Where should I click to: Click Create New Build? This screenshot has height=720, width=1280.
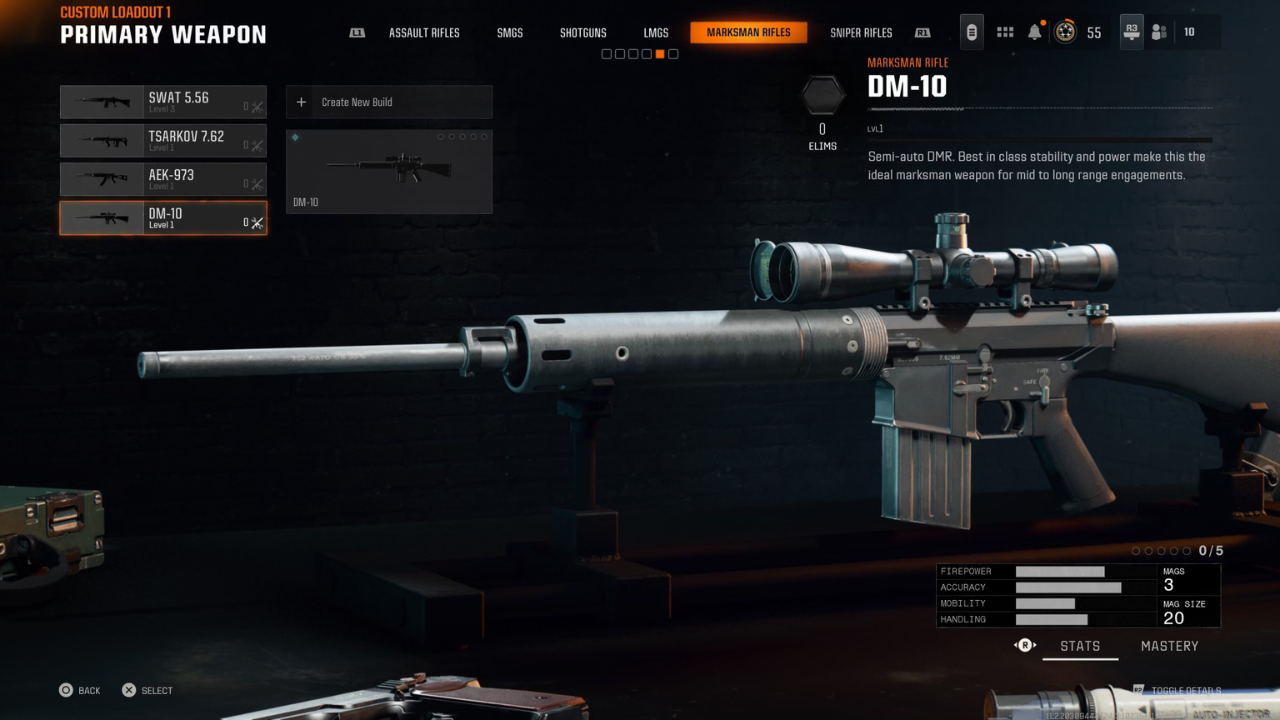coord(389,102)
